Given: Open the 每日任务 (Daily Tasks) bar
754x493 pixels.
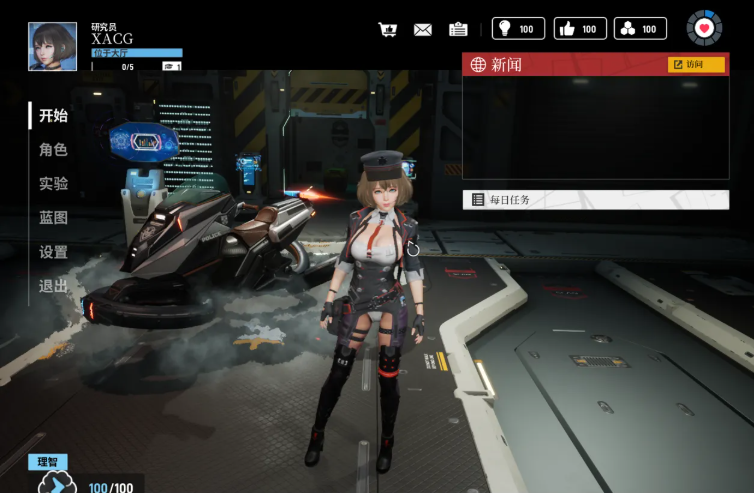Looking at the screenshot, I should pyautogui.click(x=595, y=200).
